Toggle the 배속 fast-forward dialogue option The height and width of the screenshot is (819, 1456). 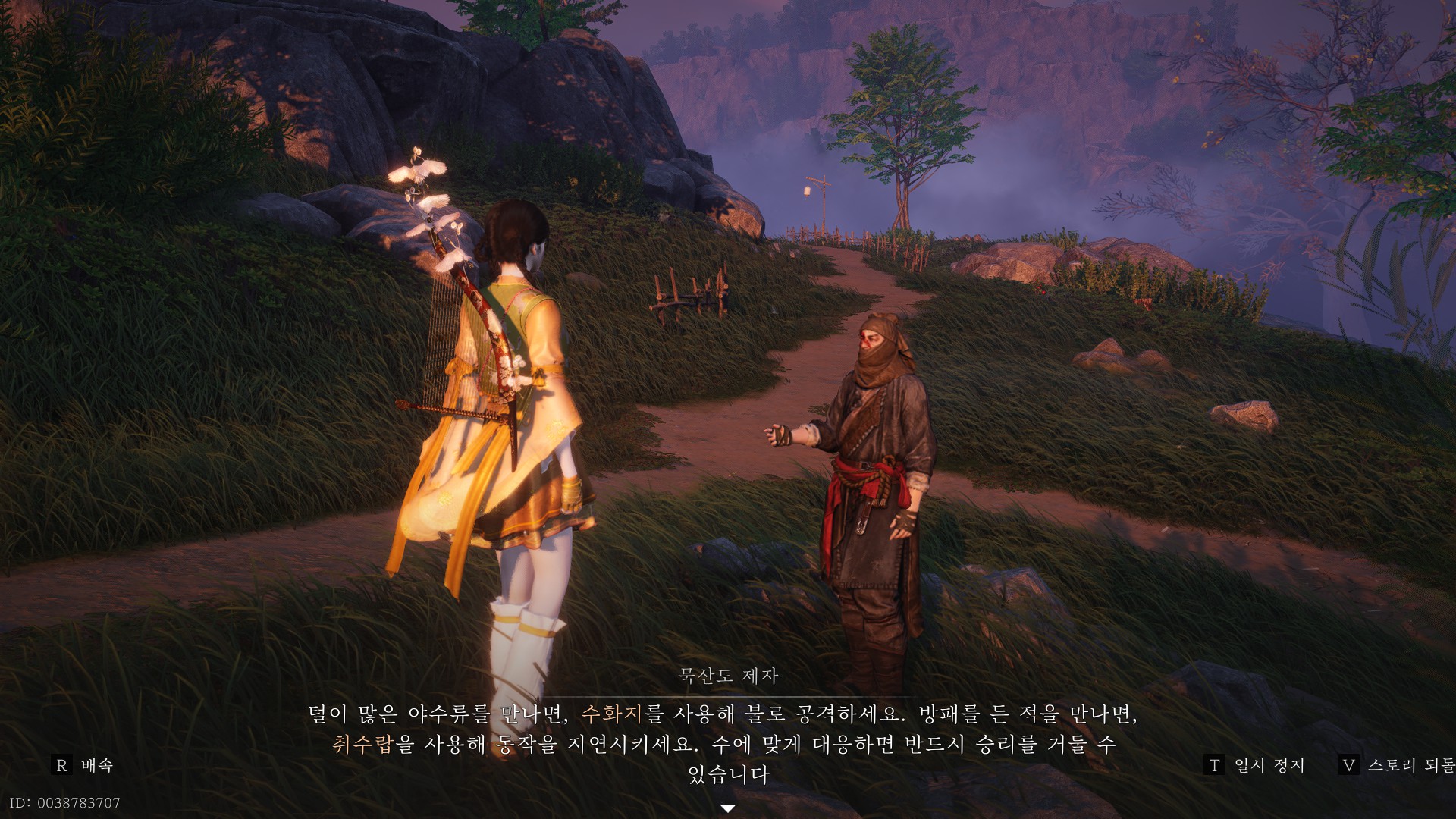point(83,766)
